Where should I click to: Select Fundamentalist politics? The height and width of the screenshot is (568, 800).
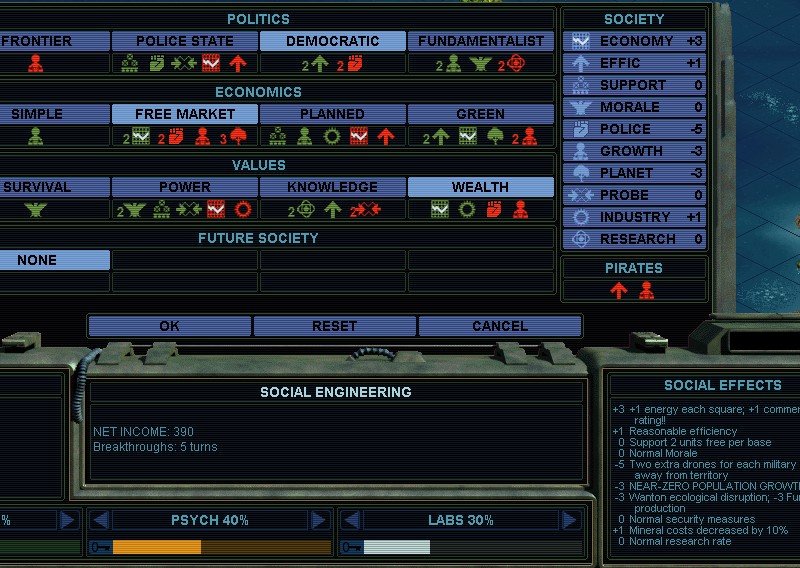point(481,41)
